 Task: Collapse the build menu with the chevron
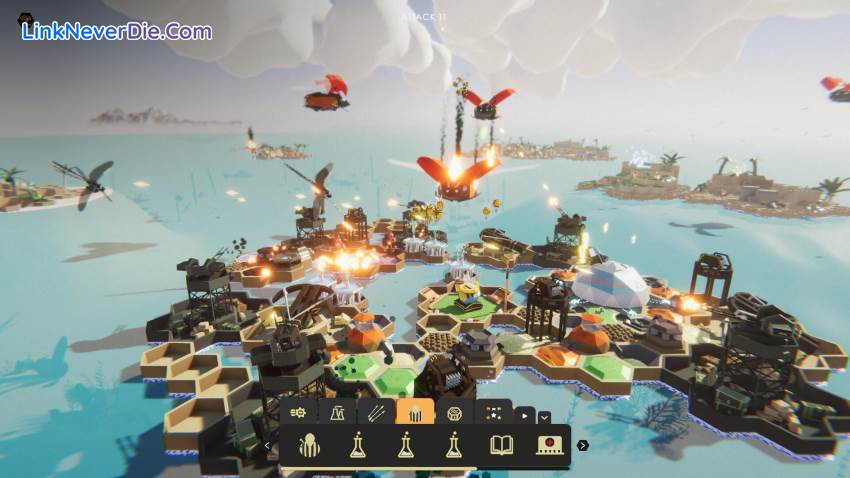tap(544, 416)
